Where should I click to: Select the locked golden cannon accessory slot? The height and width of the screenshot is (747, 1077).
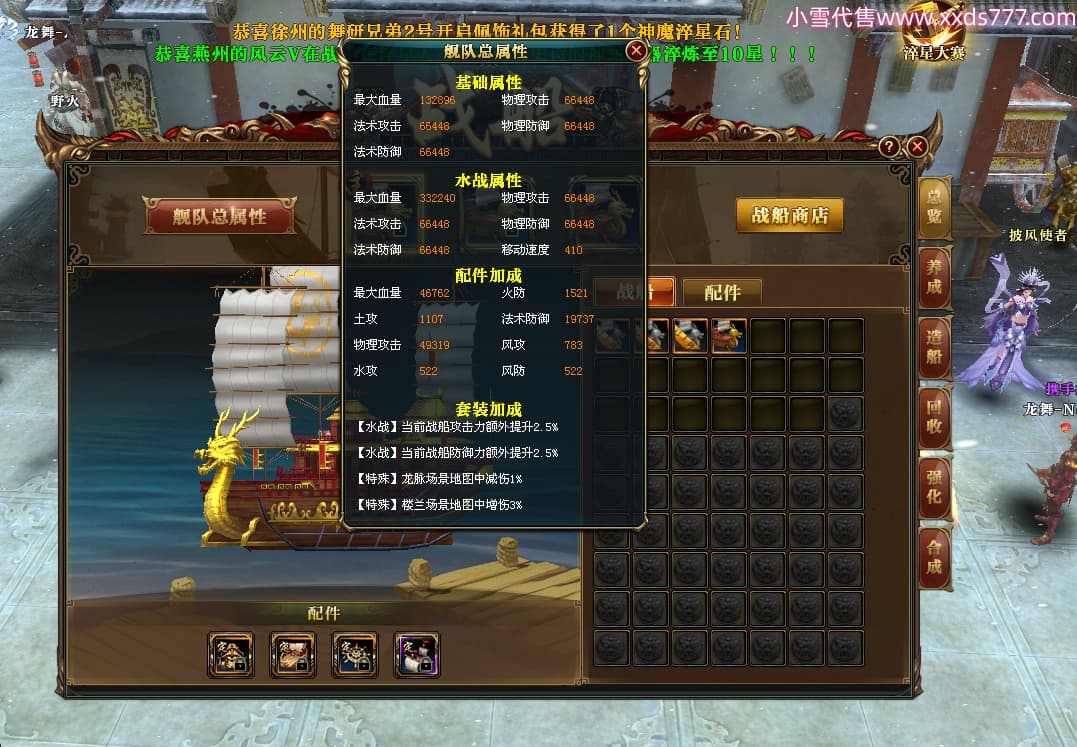point(292,655)
